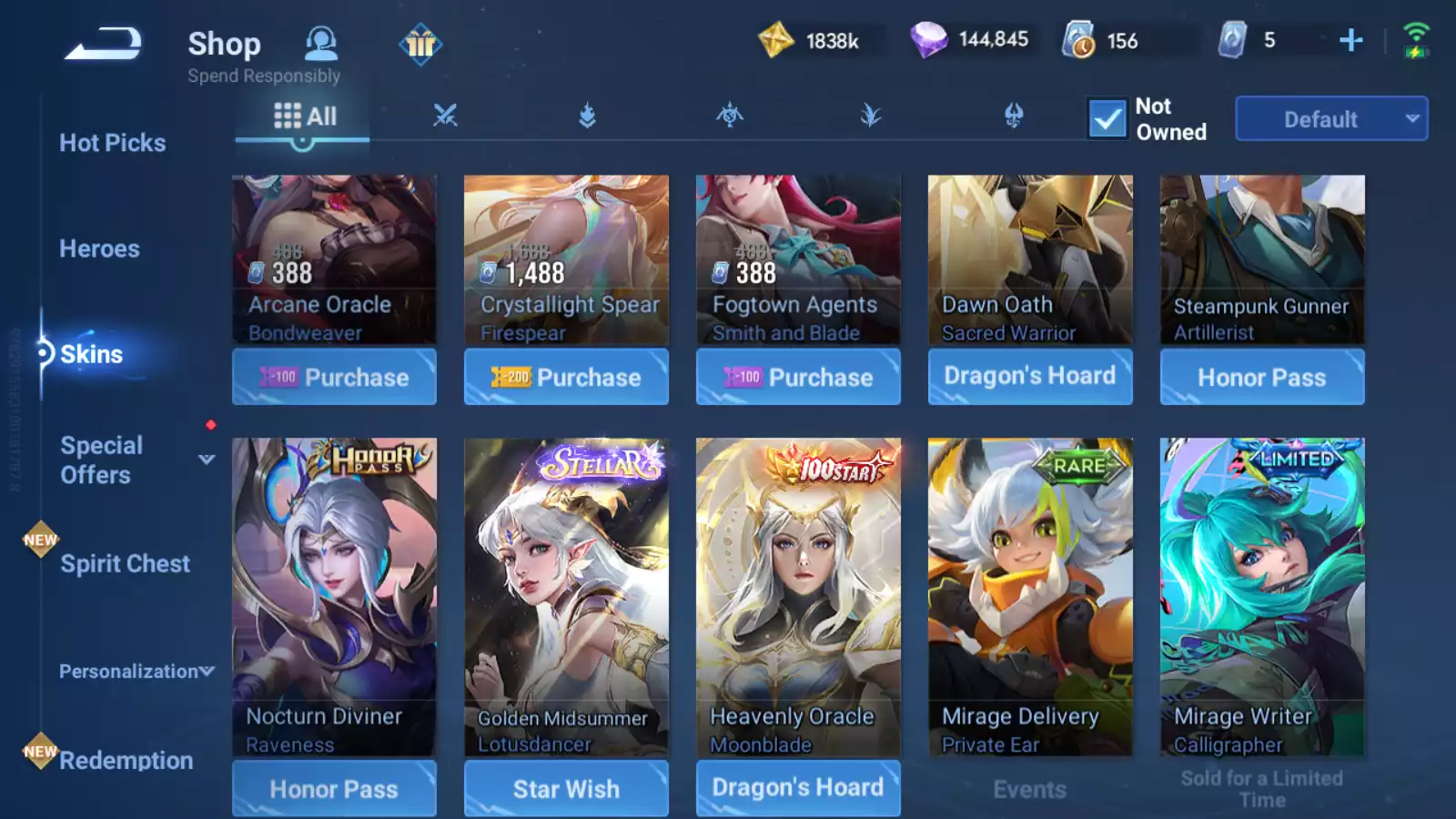Toggle the Not Owned checkbox

point(1107,119)
